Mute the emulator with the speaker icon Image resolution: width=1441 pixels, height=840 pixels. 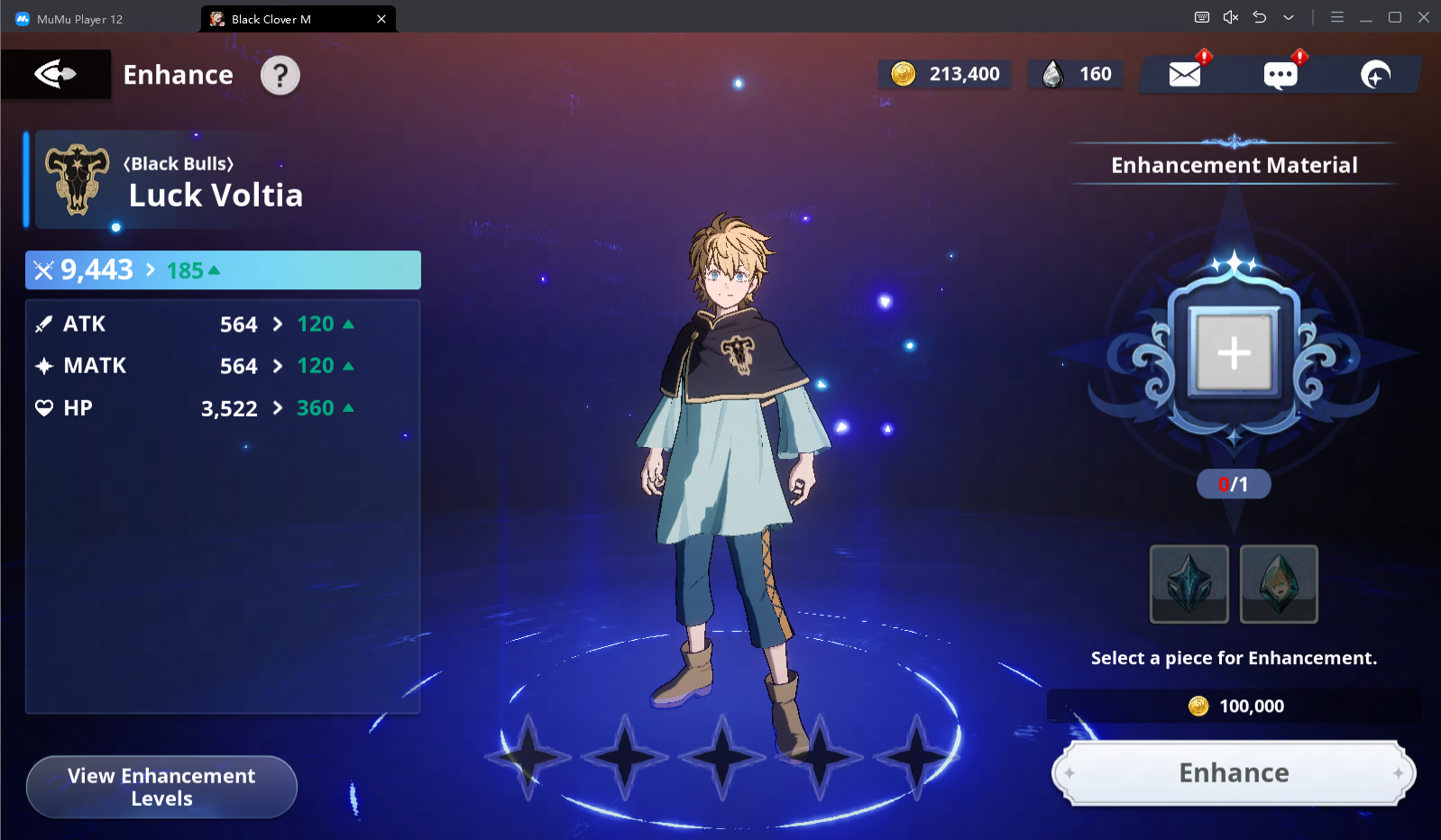point(1231,17)
